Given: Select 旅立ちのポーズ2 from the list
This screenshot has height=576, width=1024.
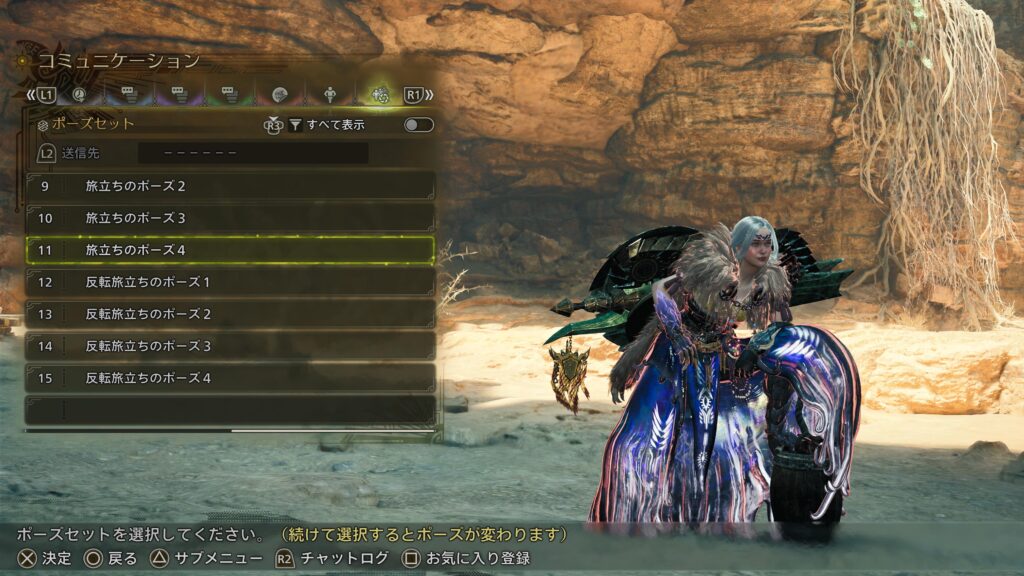Looking at the screenshot, I should pyautogui.click(x=230, y=186).
